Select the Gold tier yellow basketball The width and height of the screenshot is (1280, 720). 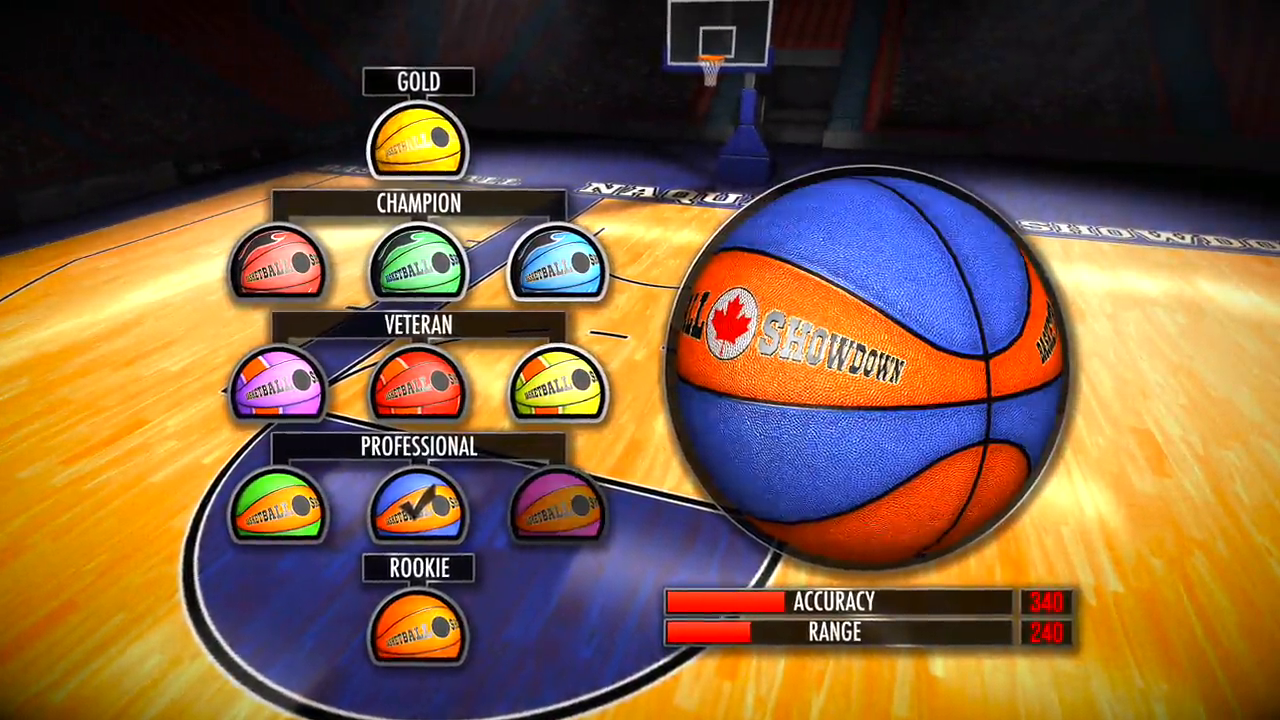[x=418, y=140]
